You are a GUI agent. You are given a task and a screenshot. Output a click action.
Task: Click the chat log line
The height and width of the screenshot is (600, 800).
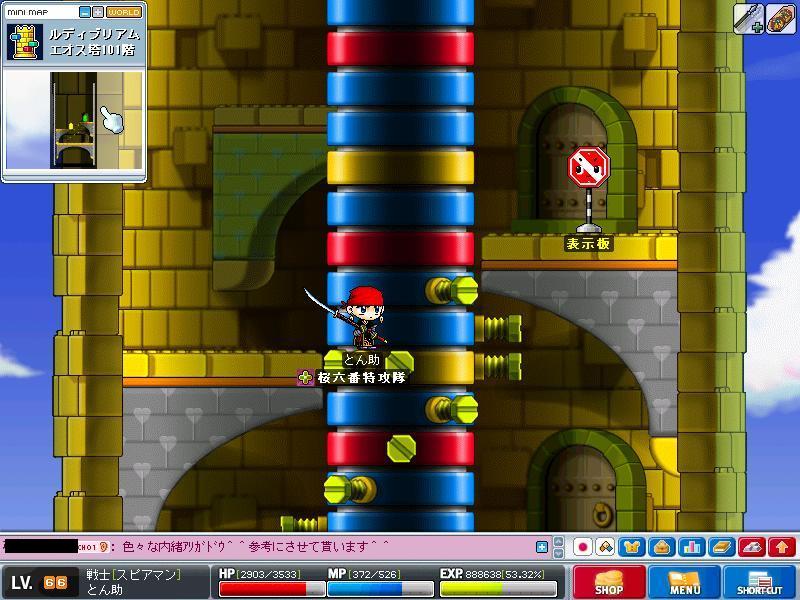[x=250, y=547]
